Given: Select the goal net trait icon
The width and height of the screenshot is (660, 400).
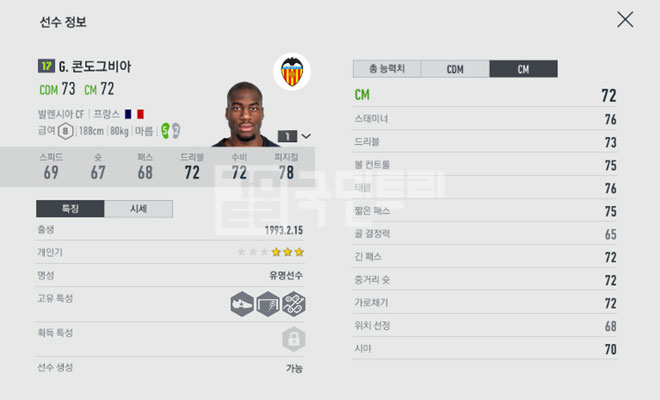Looking at the screenshot, I should pyautogui.click(x=267, y=305).
